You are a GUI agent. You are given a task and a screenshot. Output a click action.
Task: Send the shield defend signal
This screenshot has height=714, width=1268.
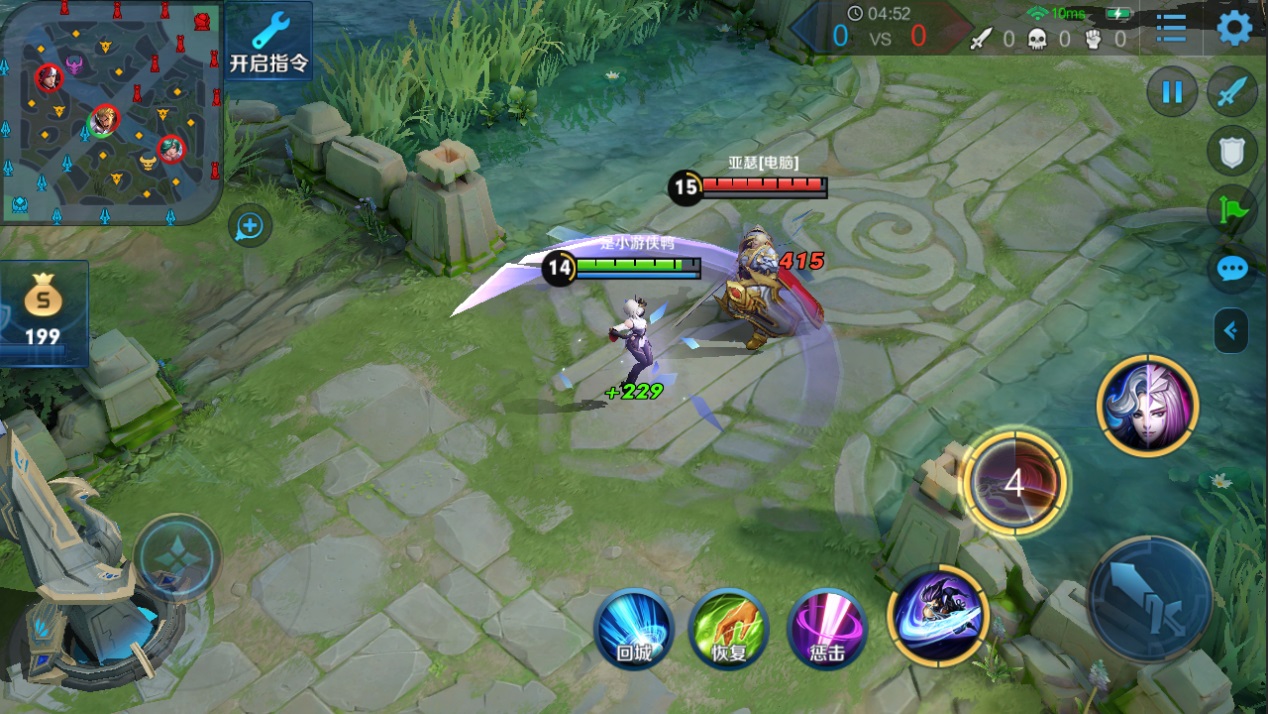[1232, 151]
